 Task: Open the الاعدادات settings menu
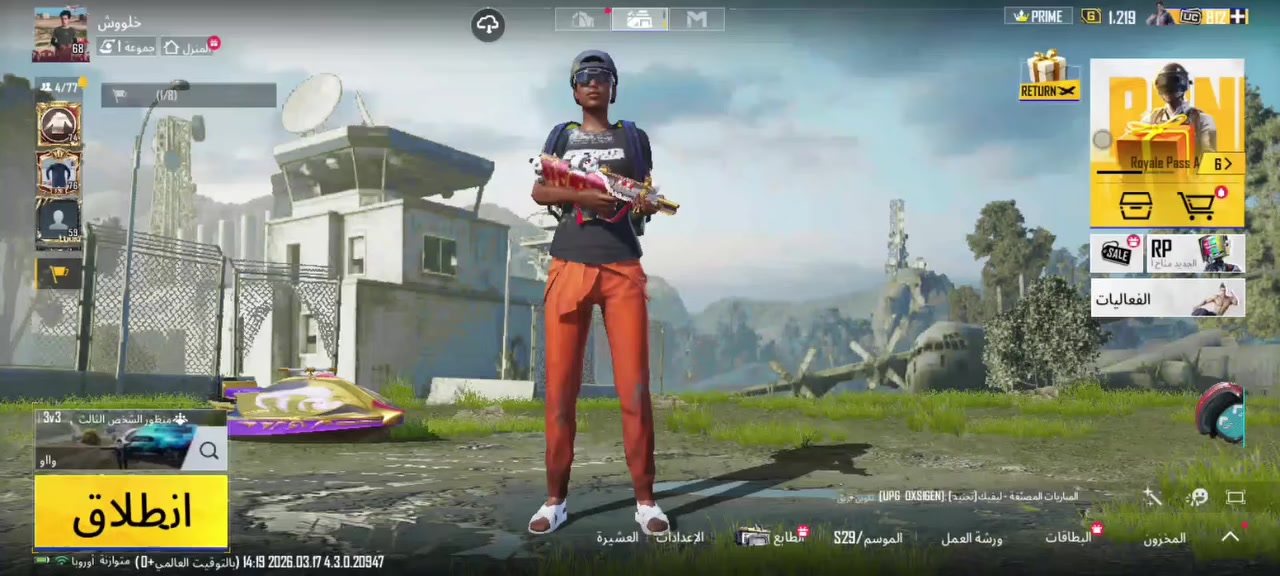[679, 537]
